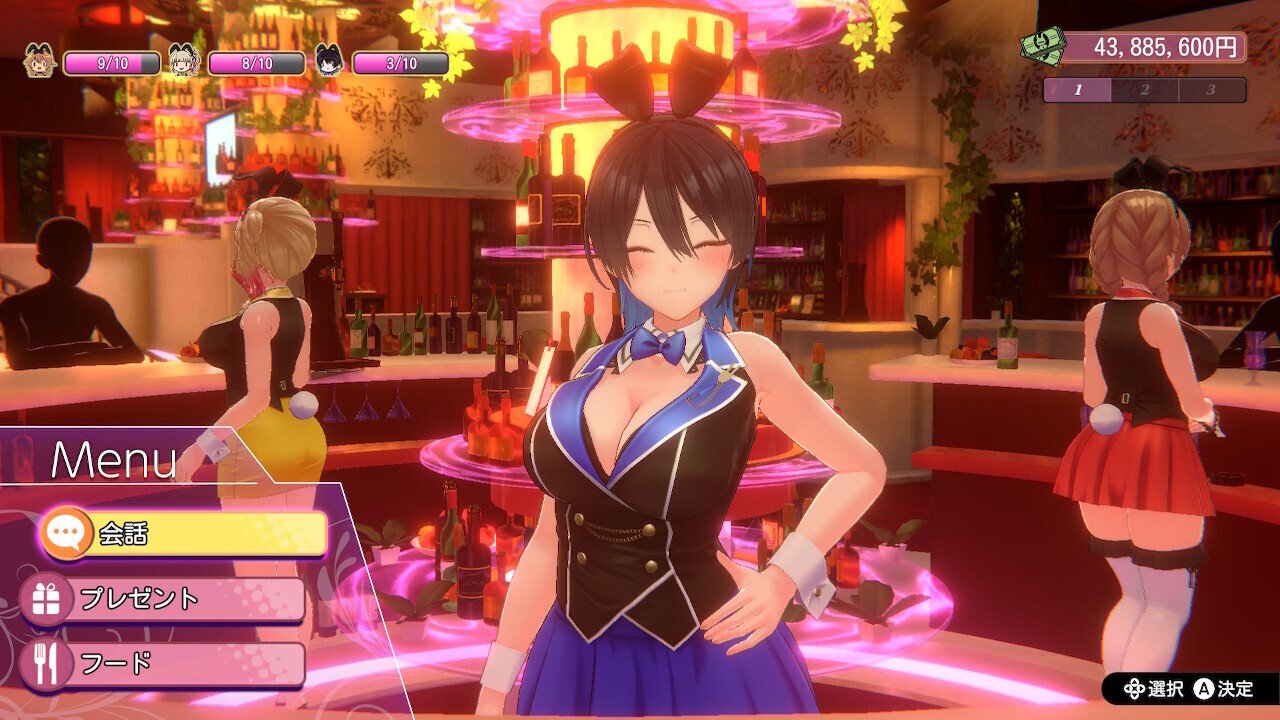Switch to page tab 2

click(x=1144, y=90)
